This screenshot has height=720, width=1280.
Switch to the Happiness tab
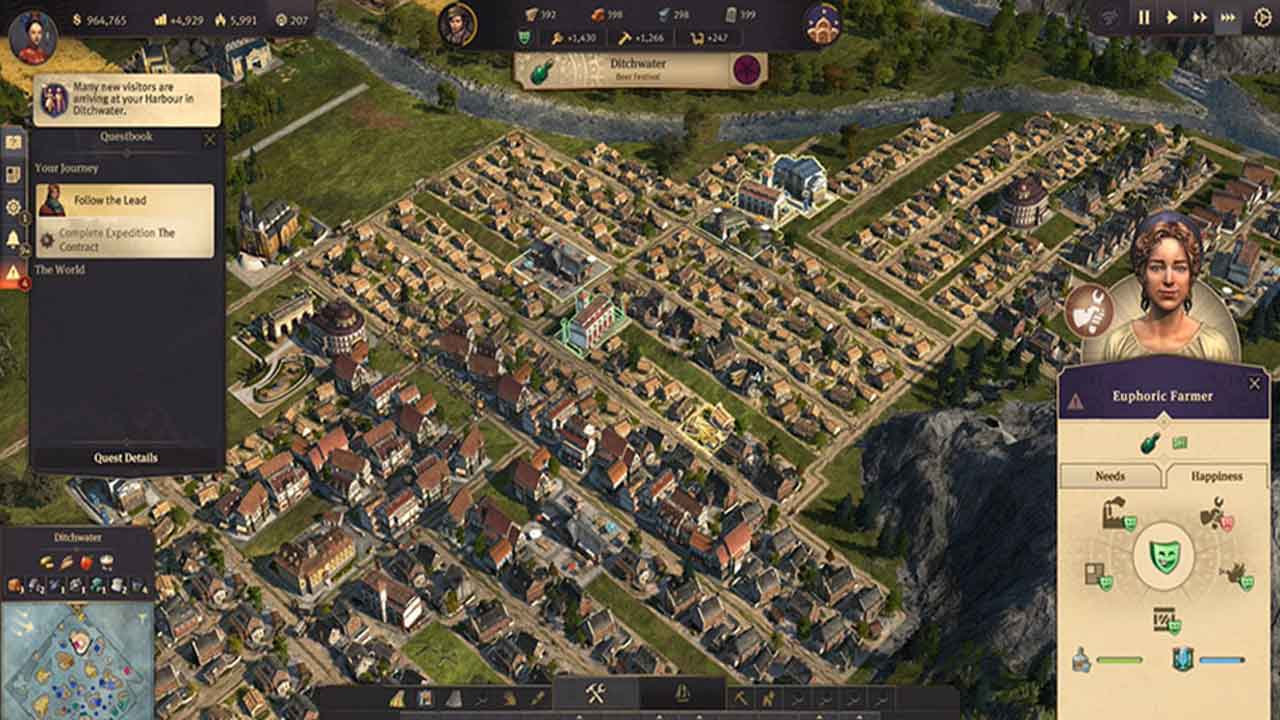point(1216,476)
